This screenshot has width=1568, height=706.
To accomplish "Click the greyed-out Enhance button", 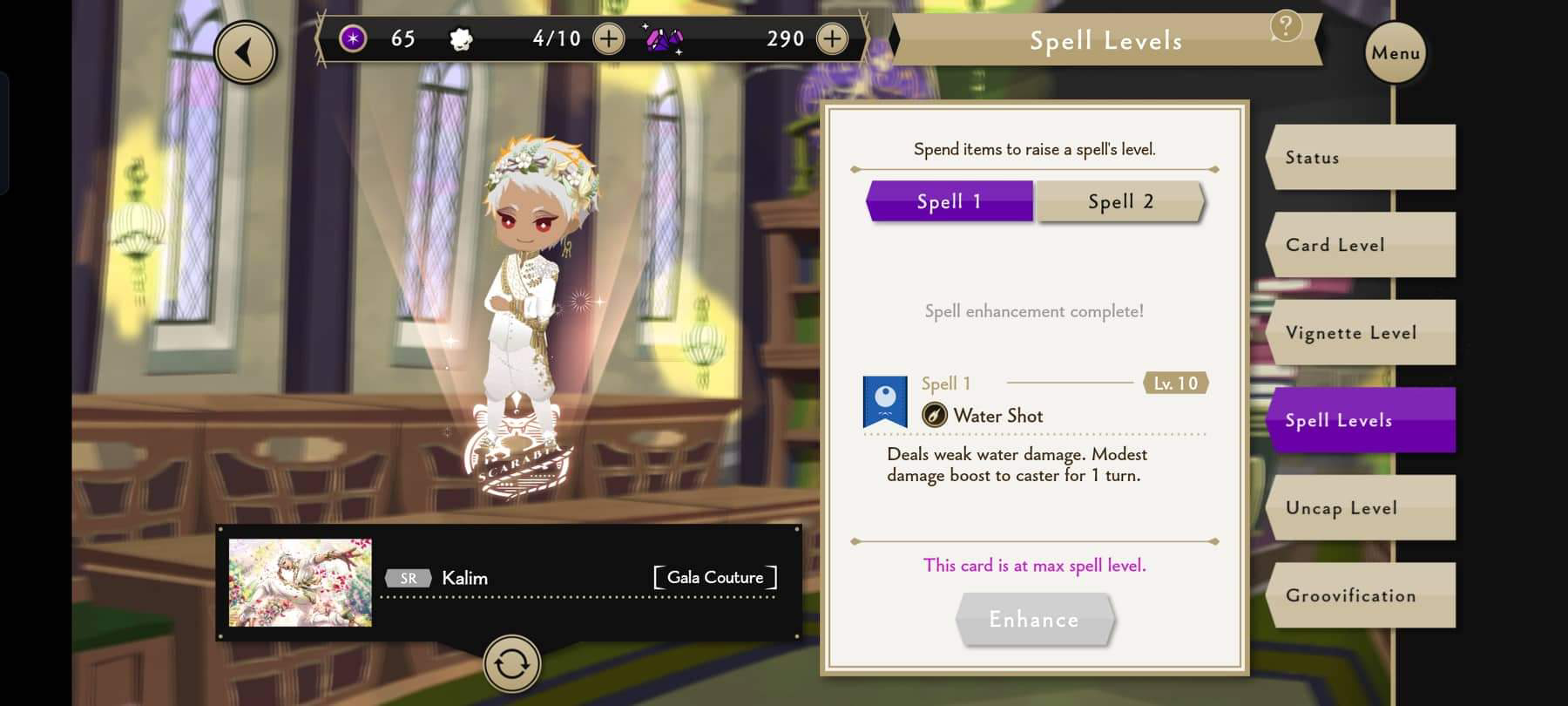I will tap(1034, 620).
